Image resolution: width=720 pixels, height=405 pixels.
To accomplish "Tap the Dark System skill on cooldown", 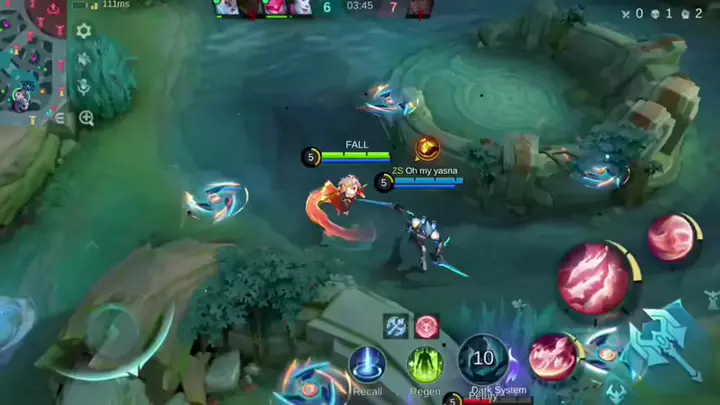I will pos(484,359).
